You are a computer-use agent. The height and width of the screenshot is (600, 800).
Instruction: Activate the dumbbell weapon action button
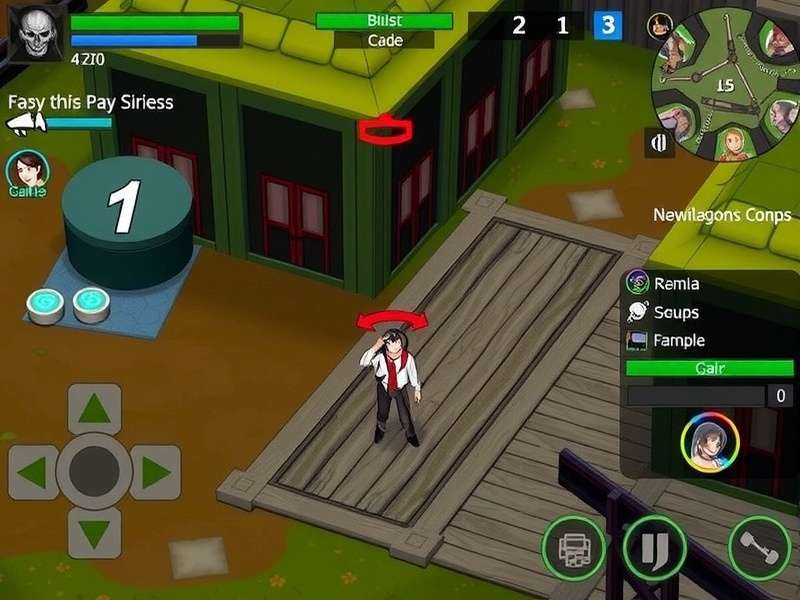[759, 548]
